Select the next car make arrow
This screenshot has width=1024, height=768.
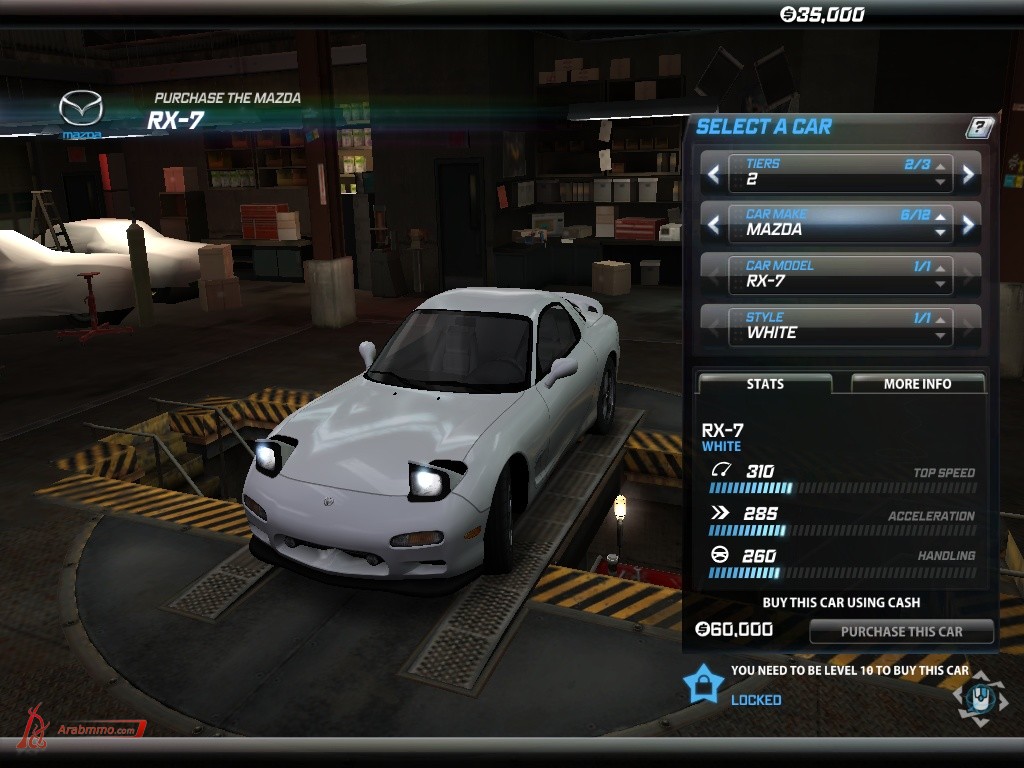click(968, 224)
